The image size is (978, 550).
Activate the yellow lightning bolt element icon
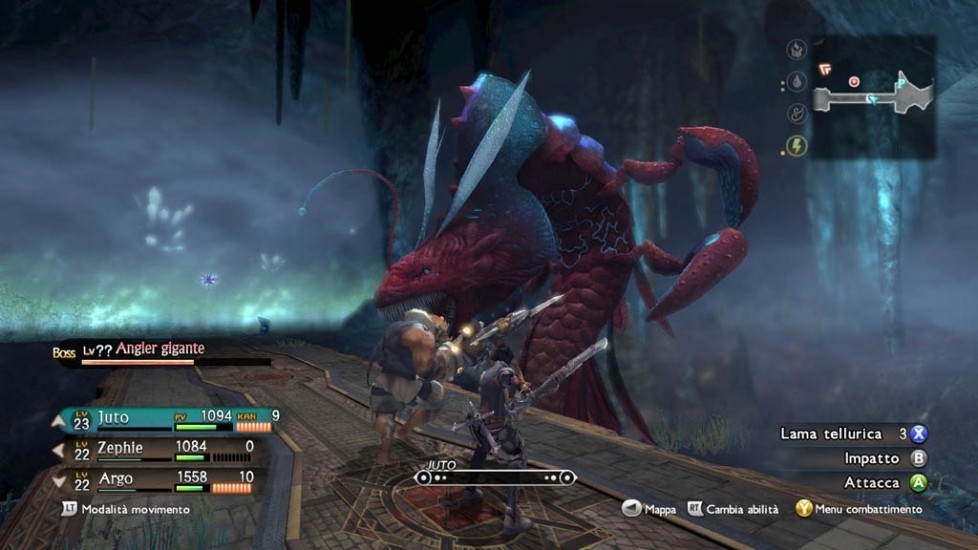click(x=796, y=146)
